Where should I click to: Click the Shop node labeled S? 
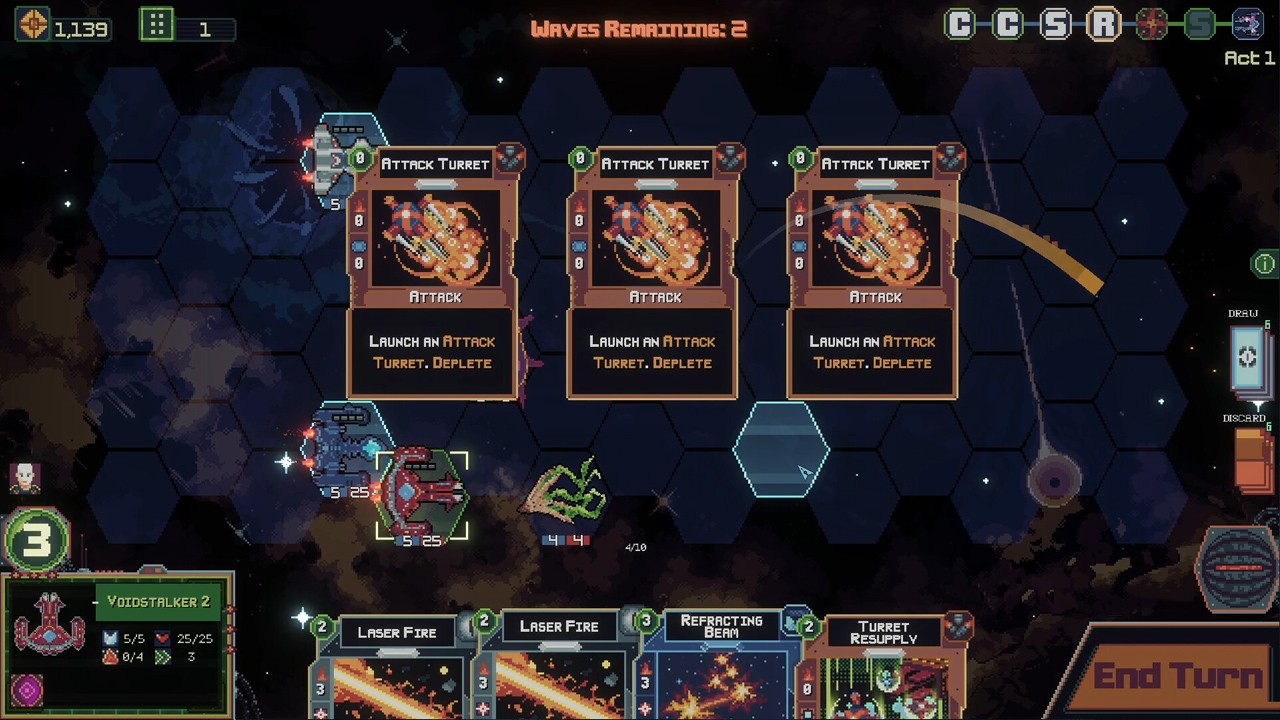point(1054,25)
